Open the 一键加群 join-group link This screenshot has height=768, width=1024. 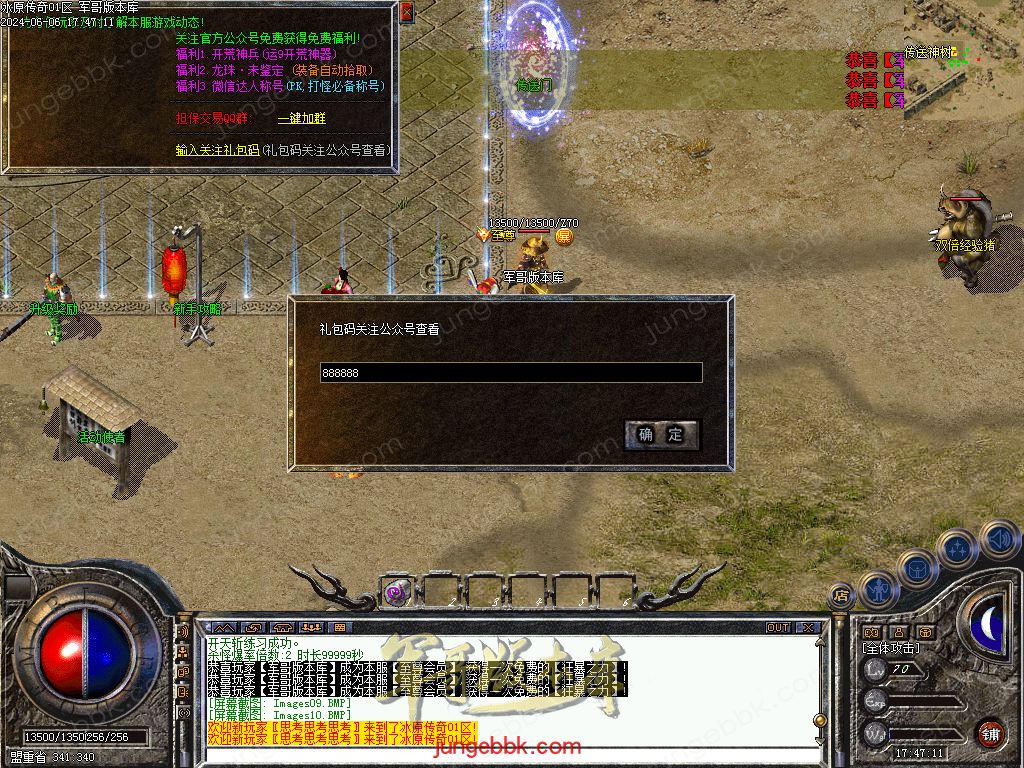point(301,118)
